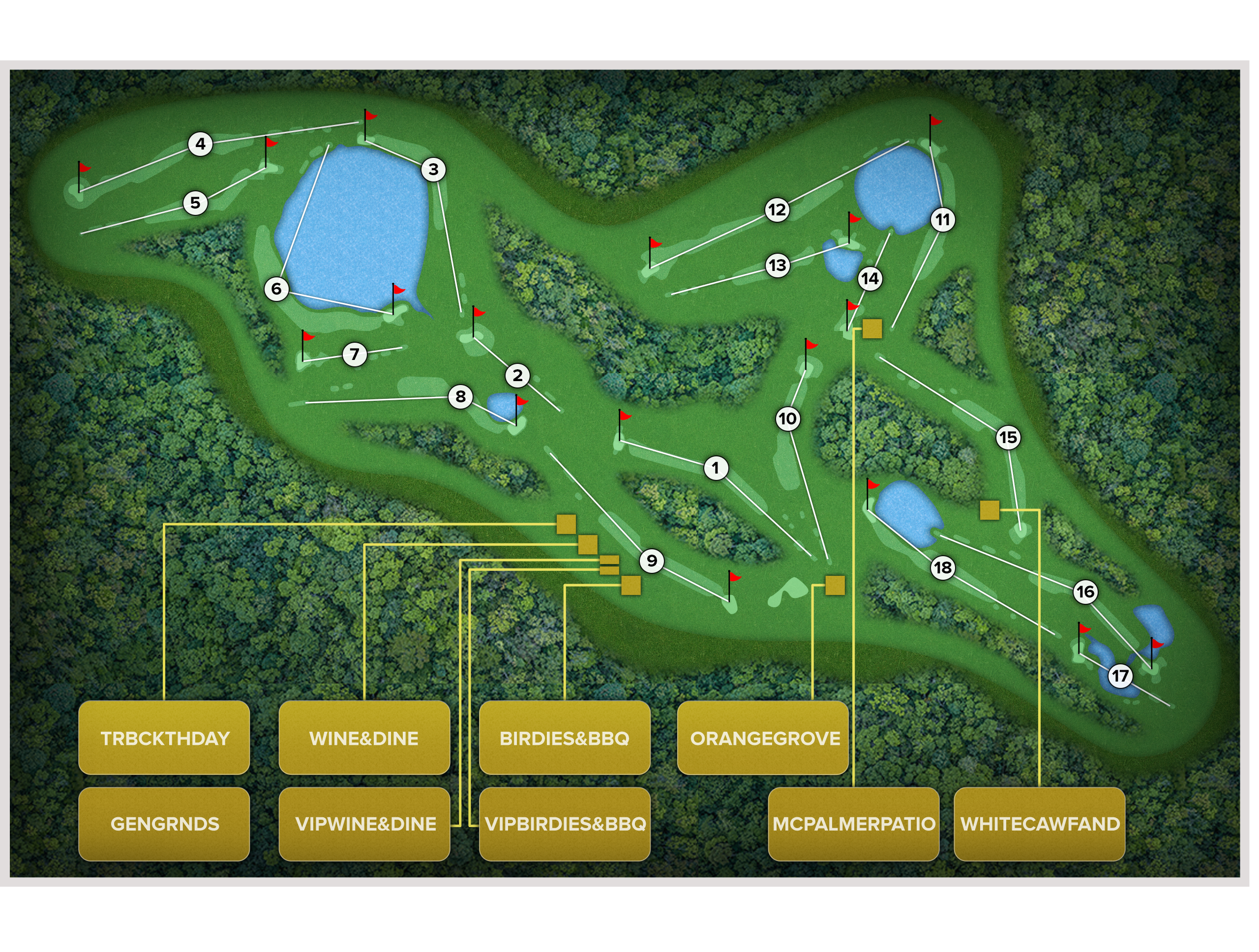The image size is (1259, 952).
Task: Select hole 6 by the large lake
Action: (x=276, y=289)
